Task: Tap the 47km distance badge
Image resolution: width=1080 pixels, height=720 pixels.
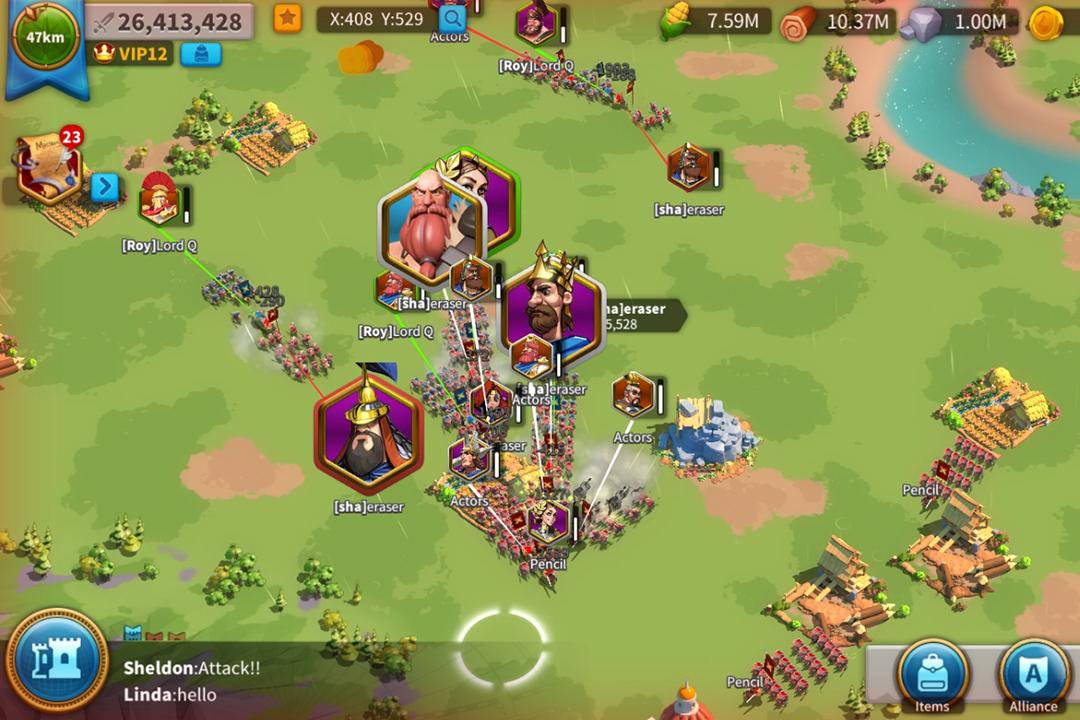Action: 45,38
